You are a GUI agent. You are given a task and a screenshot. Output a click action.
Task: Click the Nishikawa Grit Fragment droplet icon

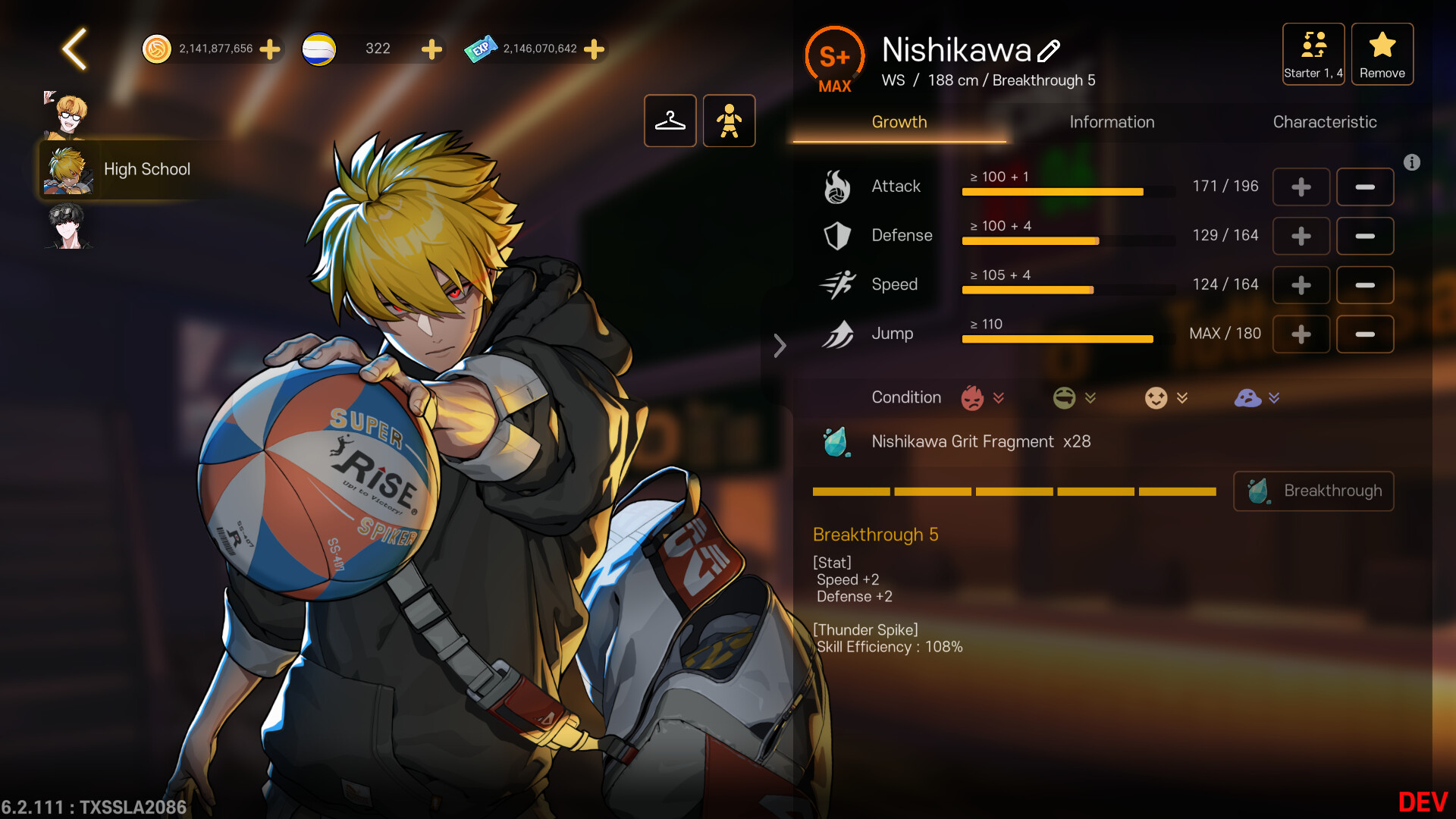836,442
